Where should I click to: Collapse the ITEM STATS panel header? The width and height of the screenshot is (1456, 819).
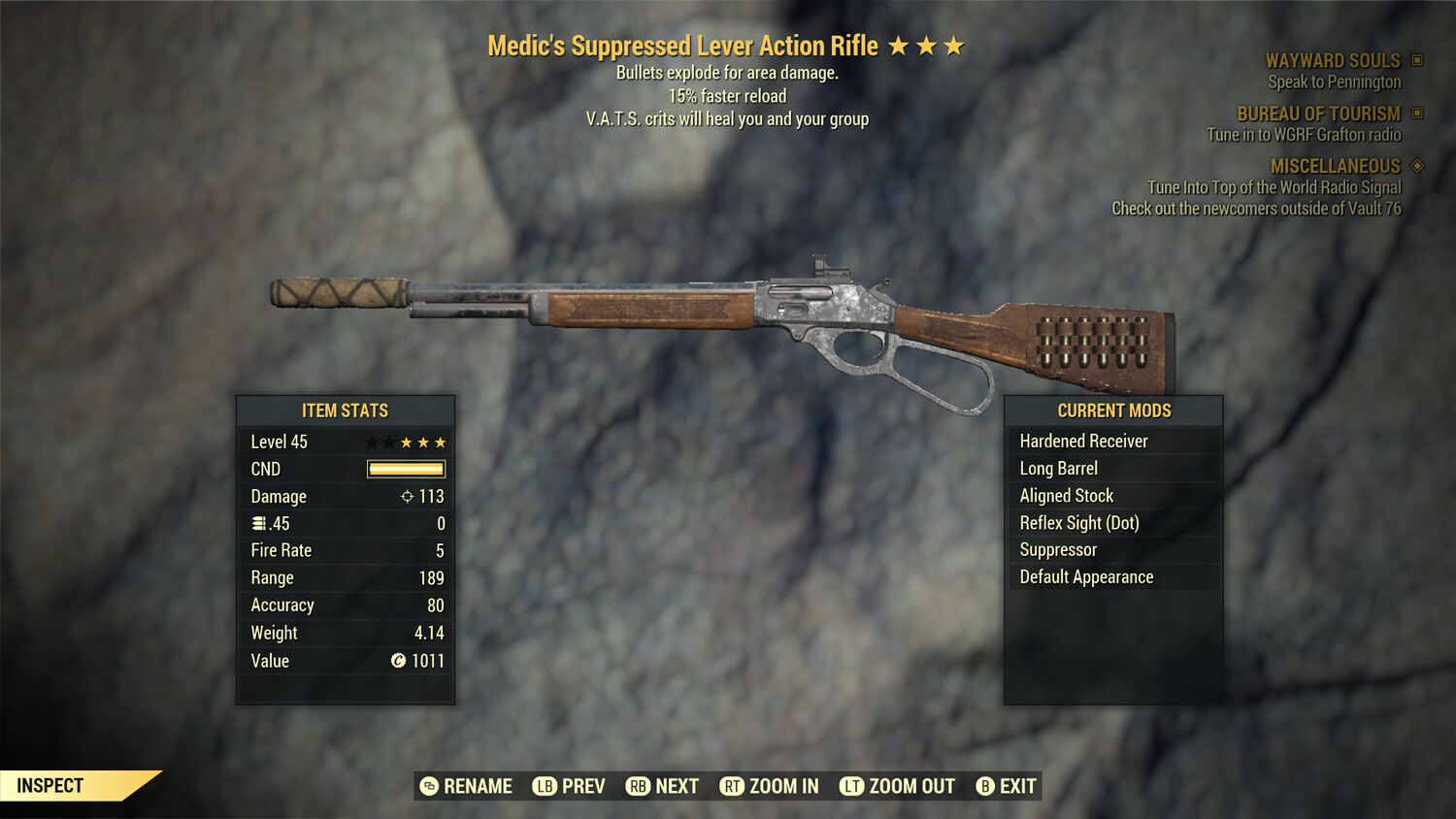point(346,410)
